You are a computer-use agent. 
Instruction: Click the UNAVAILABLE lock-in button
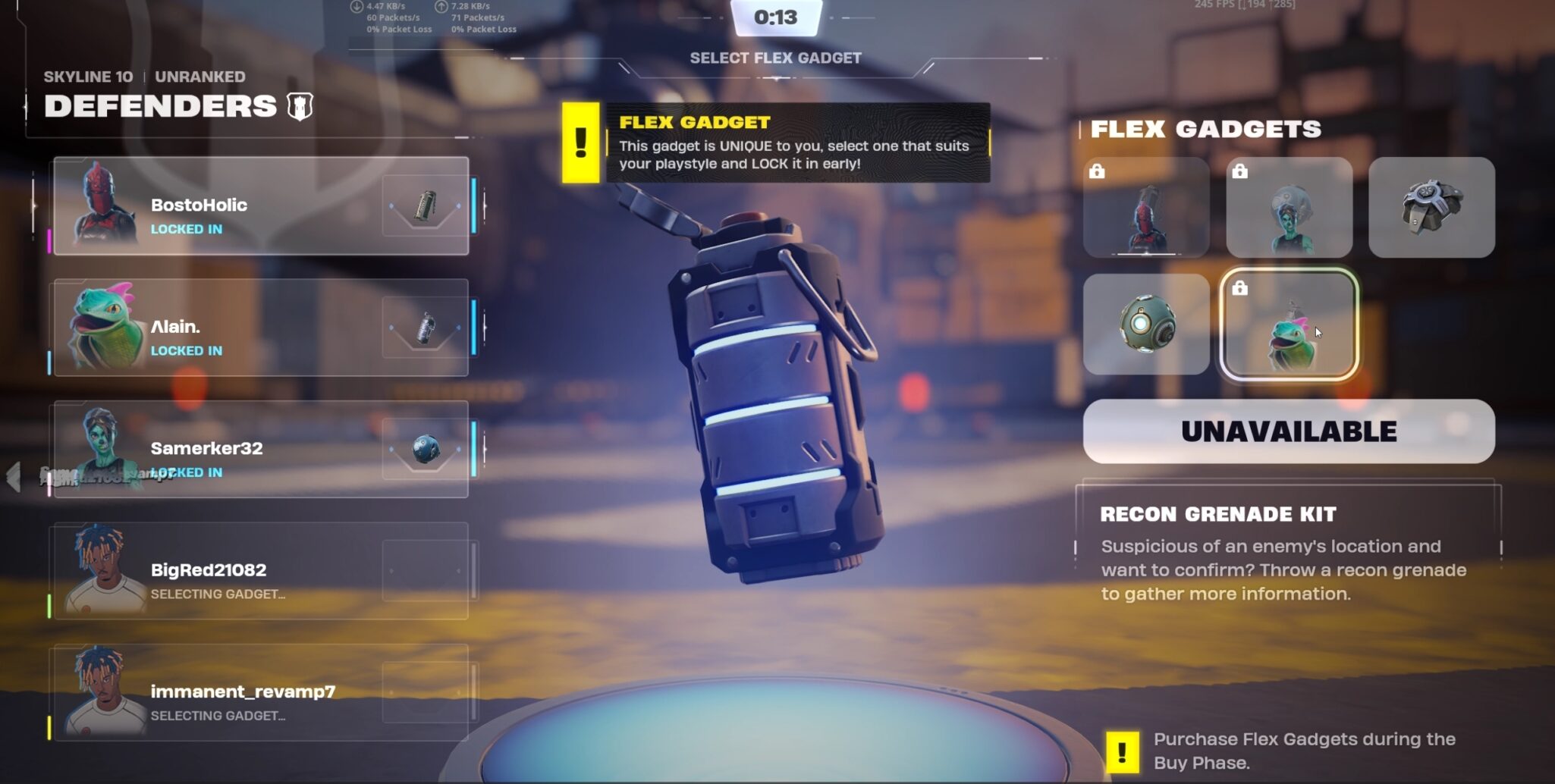point(1288,431)
